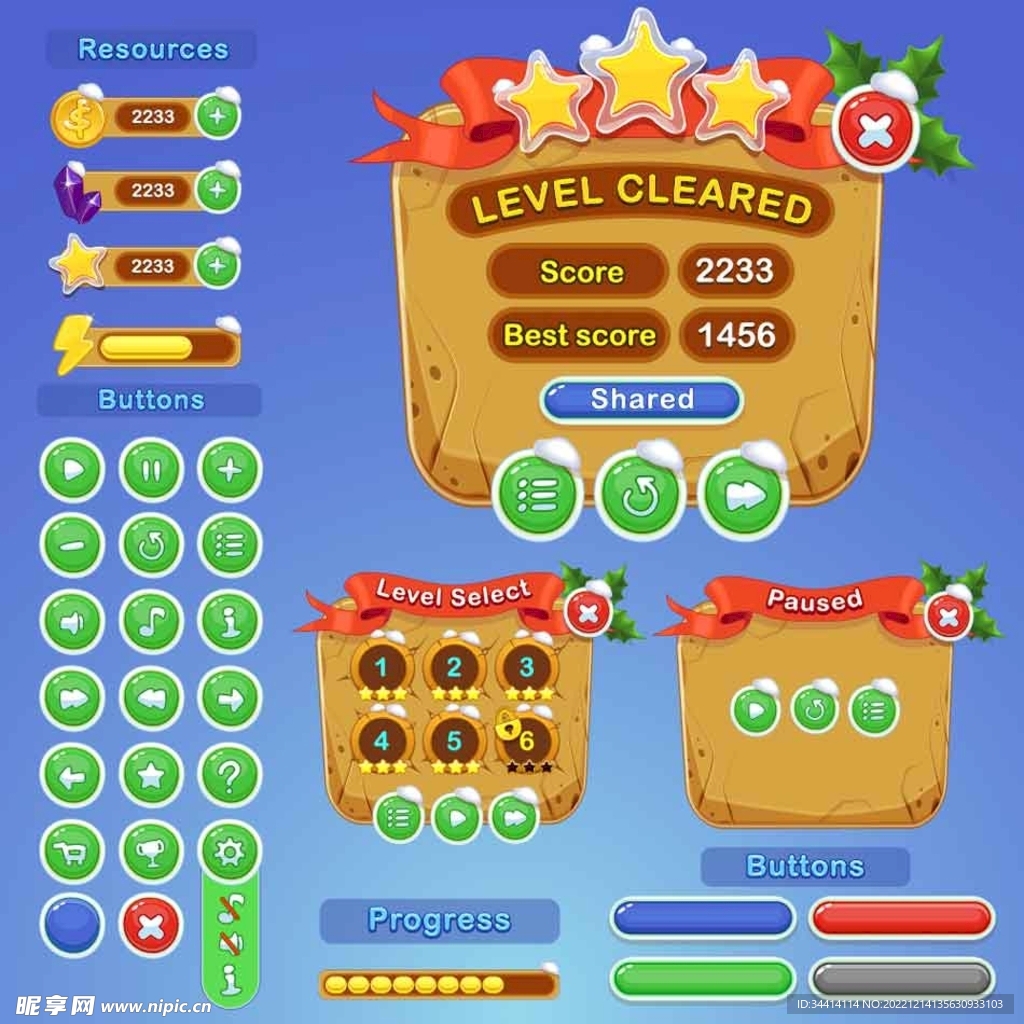Open the shopping cart button
The height and width of the screenshot is (1024, 1024).
click(72, 851)
